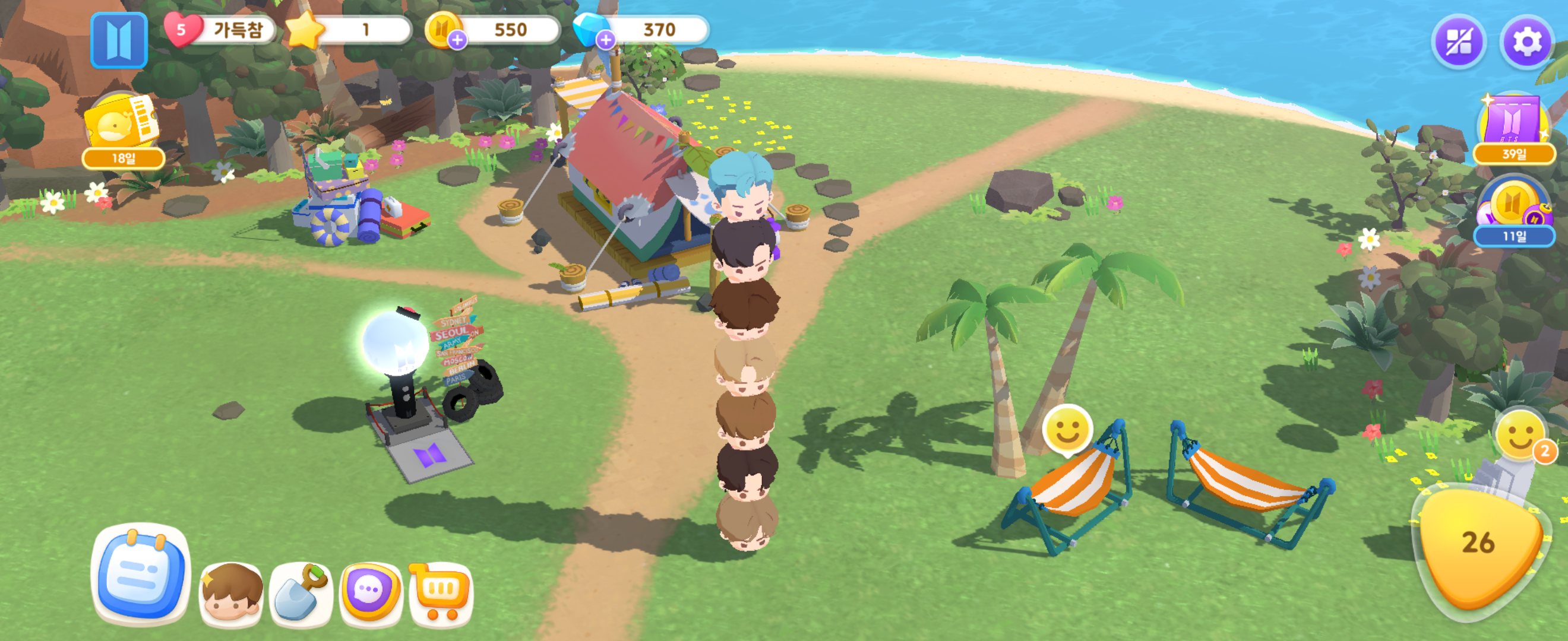
Task: Open the shopping cart store
Action: point(441,593)
